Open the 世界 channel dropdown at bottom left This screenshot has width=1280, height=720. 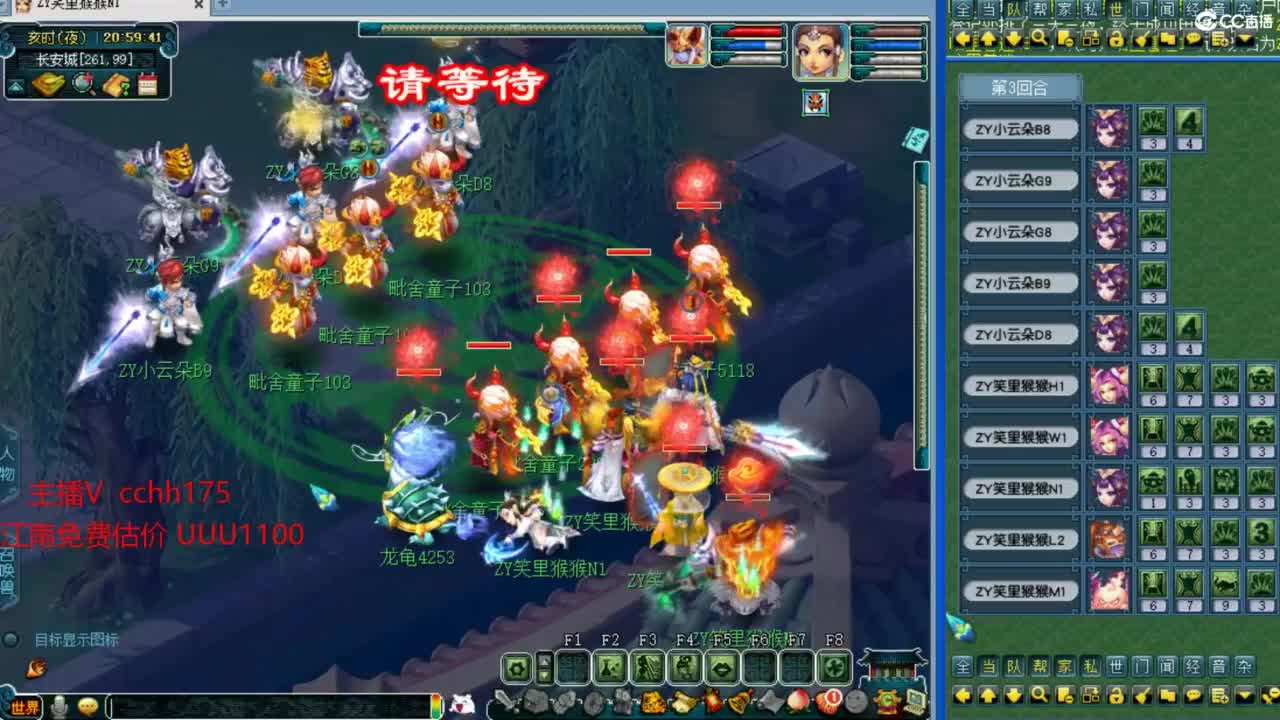tap(24, 706)
